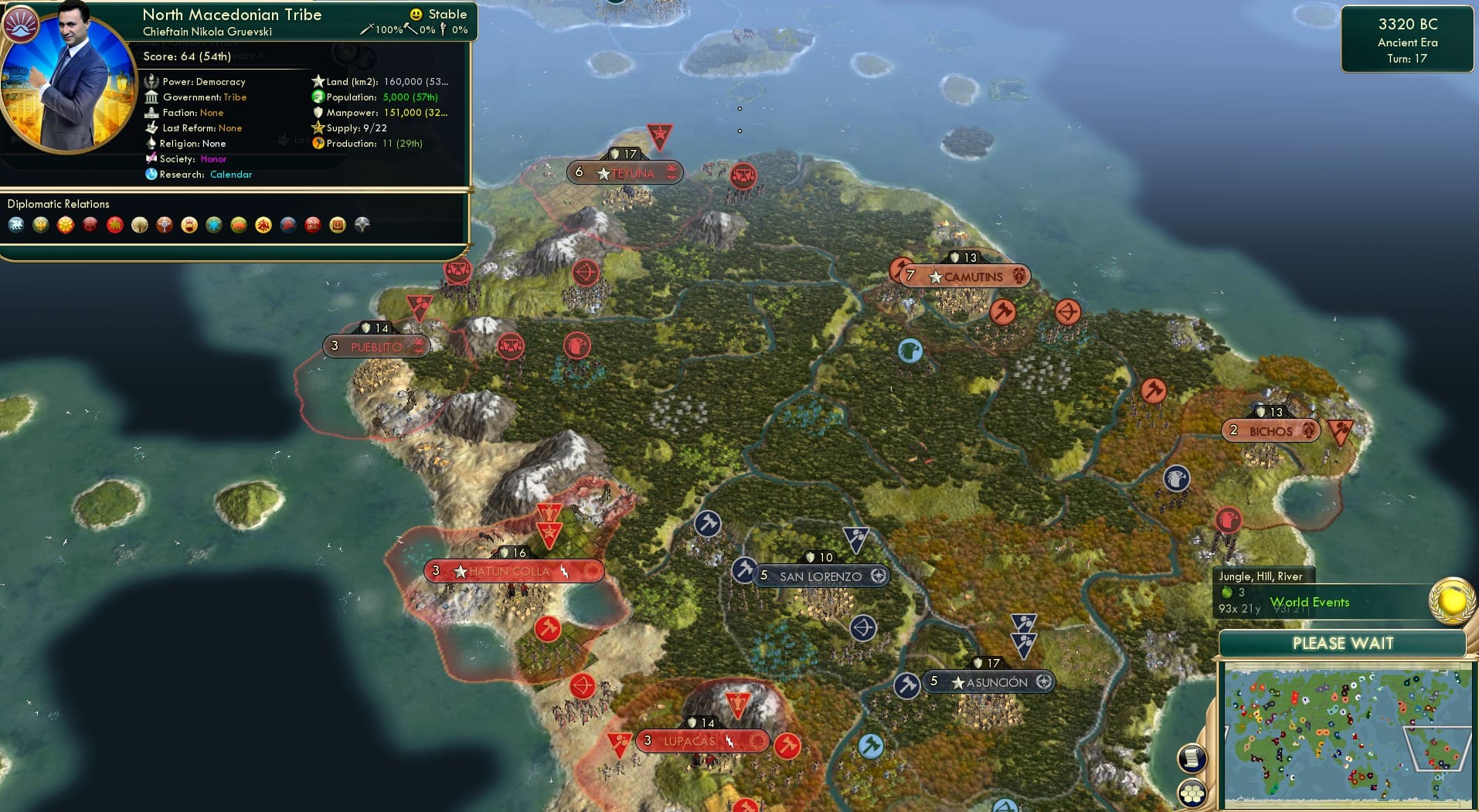Image resolution: width=1479 pixels, height=812 pixels.
Task: Click the production icon on the Bichos city banner
Action: (x=1307, y=430)
